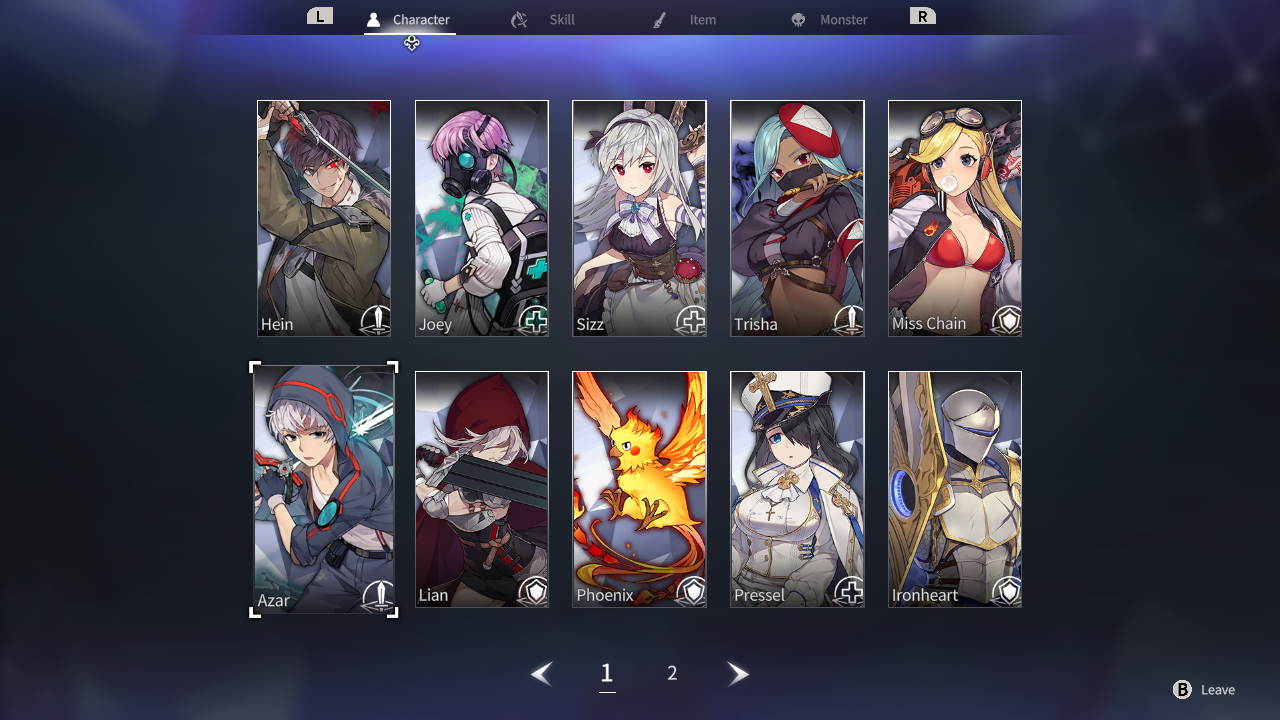
Task: Click the previous page left arrow
Action: coord(542,674)
